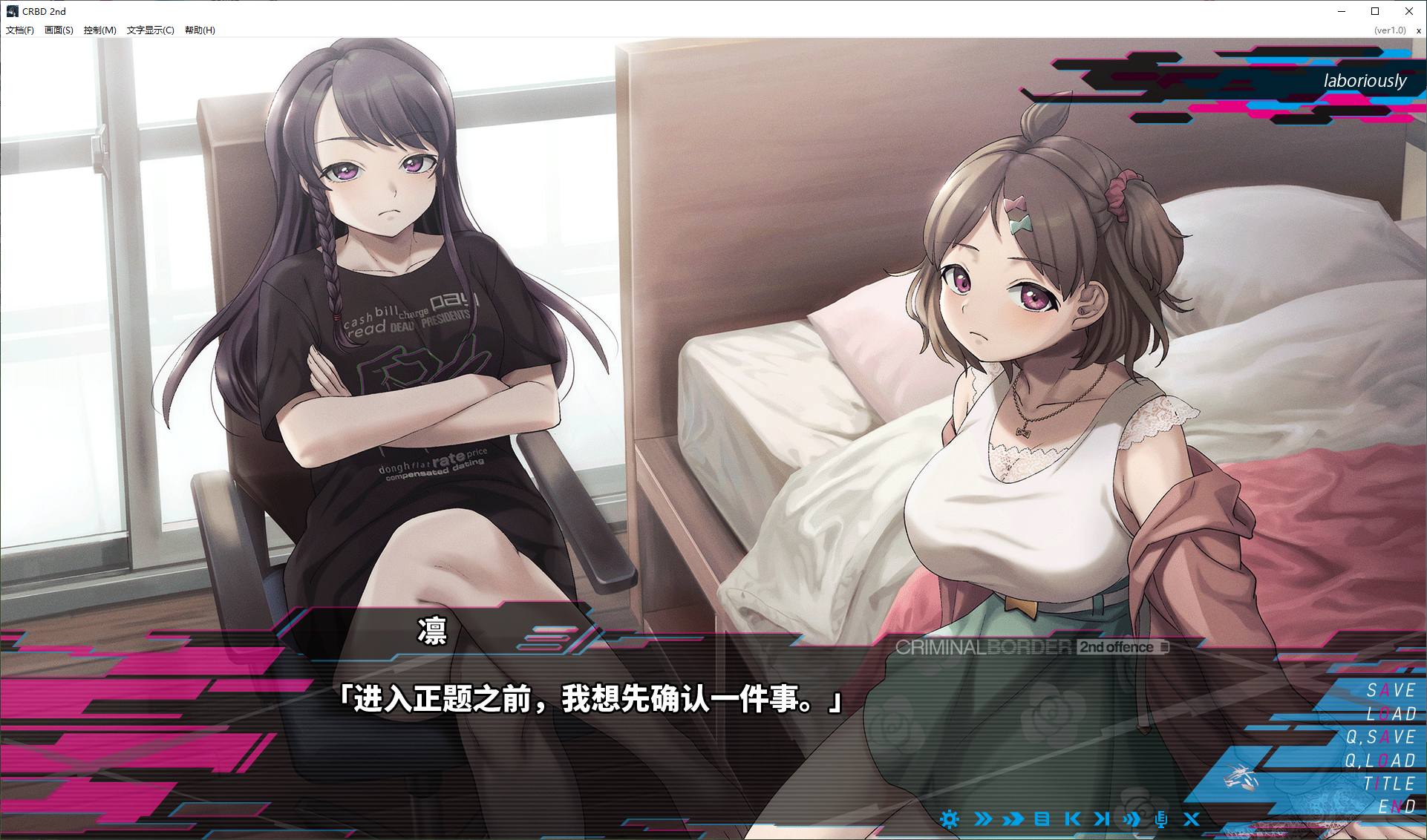Open the 帮助(H) menu
1427x840 pixels.
pyautogui.click(x=200, y=30)
